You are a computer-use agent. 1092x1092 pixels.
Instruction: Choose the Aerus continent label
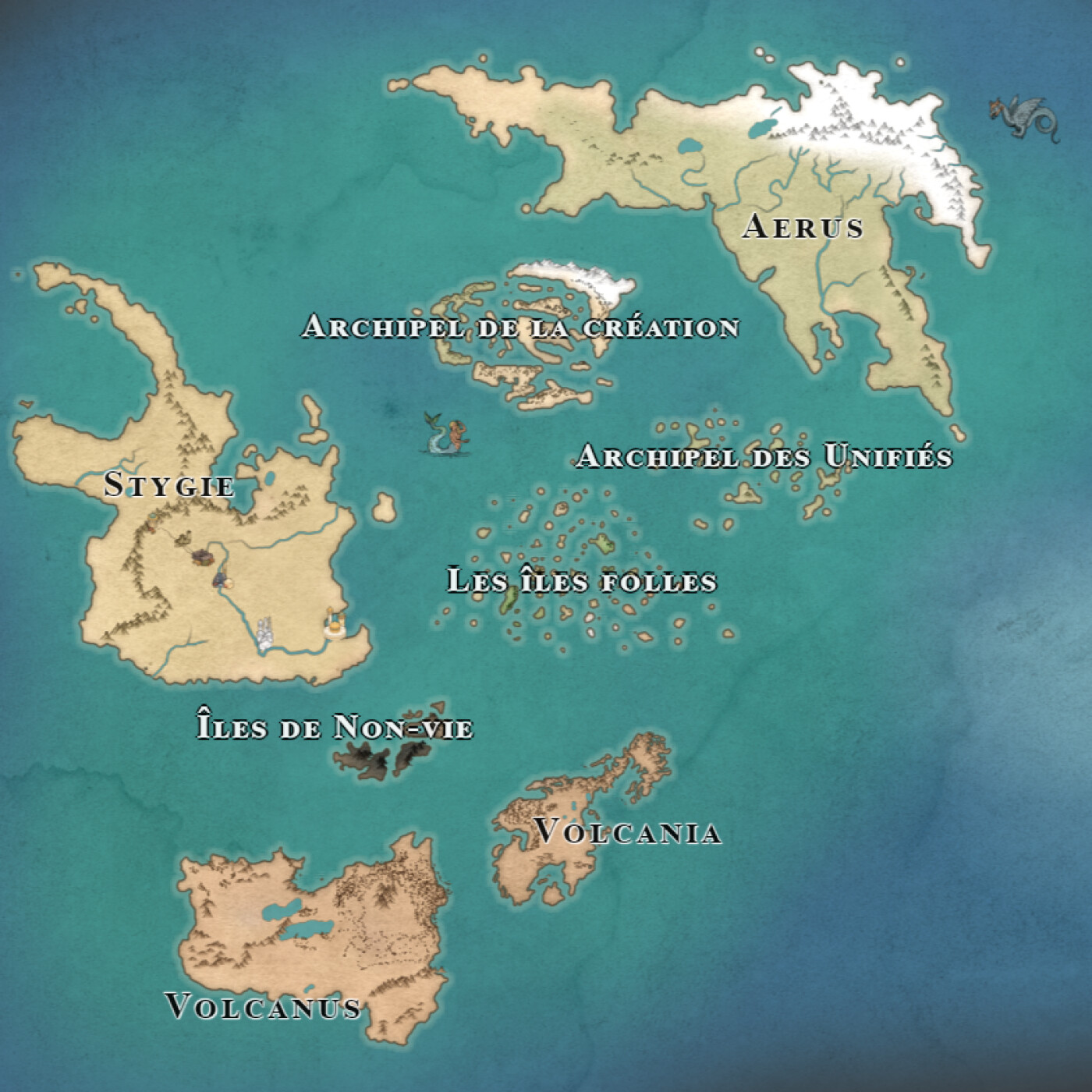point(803,226)
